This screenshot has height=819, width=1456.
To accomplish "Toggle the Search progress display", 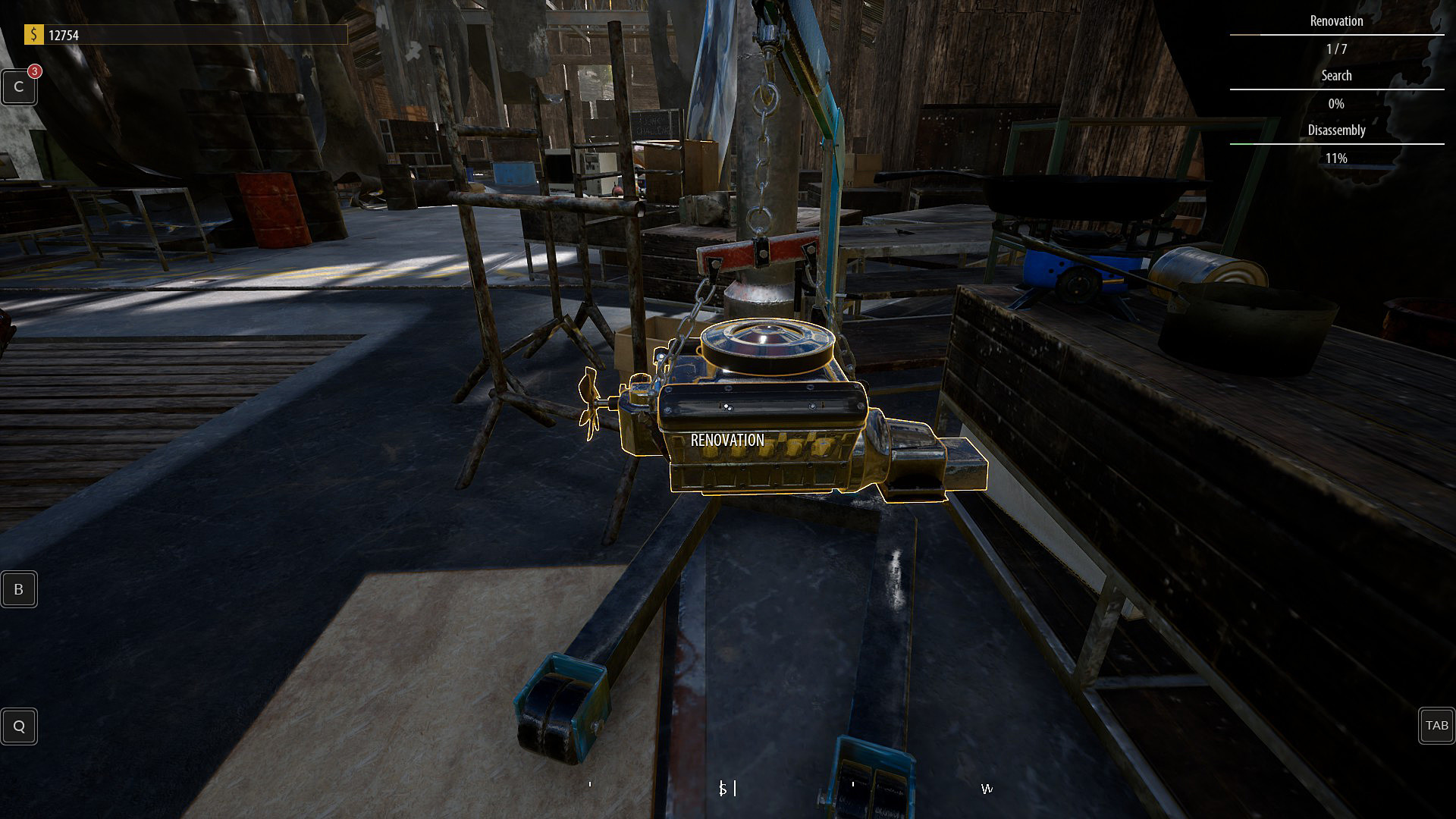I will pos(1336,75).
